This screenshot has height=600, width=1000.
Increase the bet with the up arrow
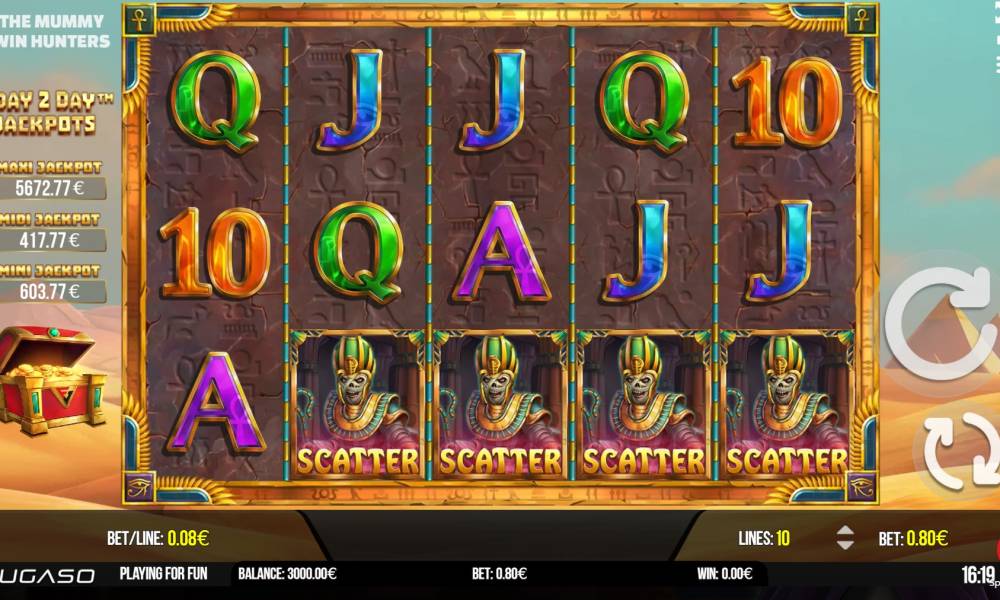click(845, 531)
